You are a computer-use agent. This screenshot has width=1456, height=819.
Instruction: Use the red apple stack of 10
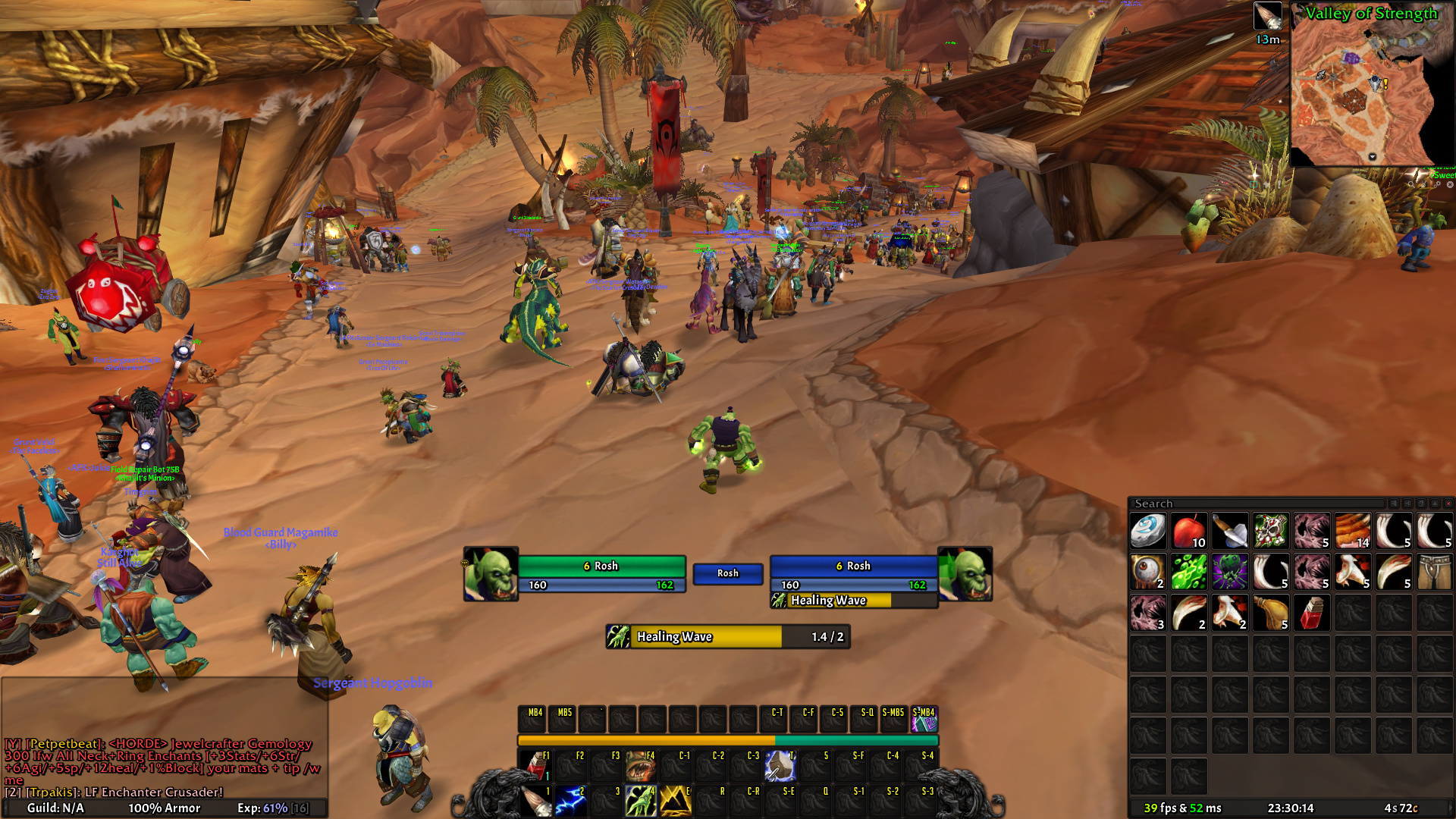point(1189,531)
